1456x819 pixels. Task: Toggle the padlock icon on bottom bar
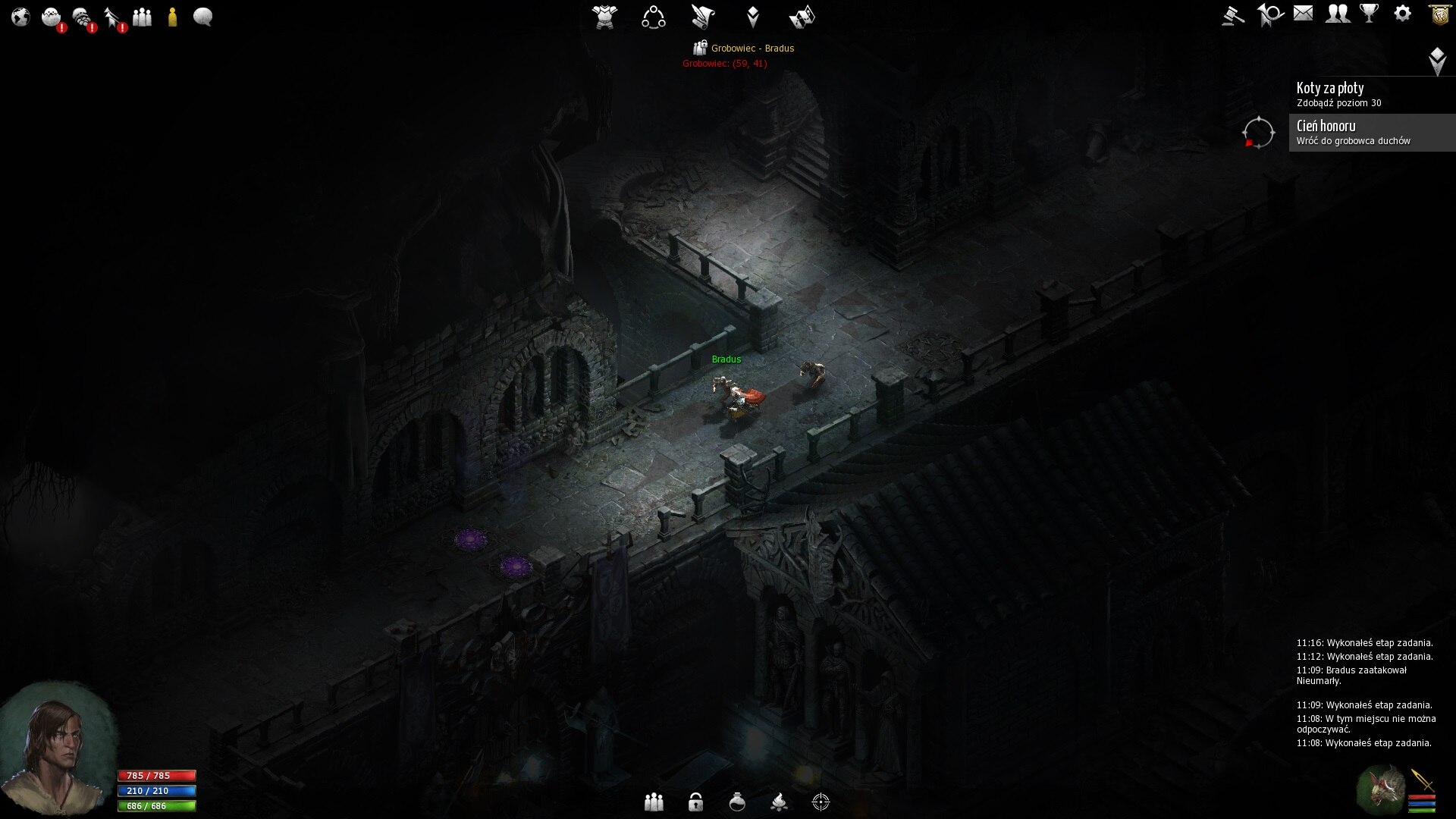695,802
